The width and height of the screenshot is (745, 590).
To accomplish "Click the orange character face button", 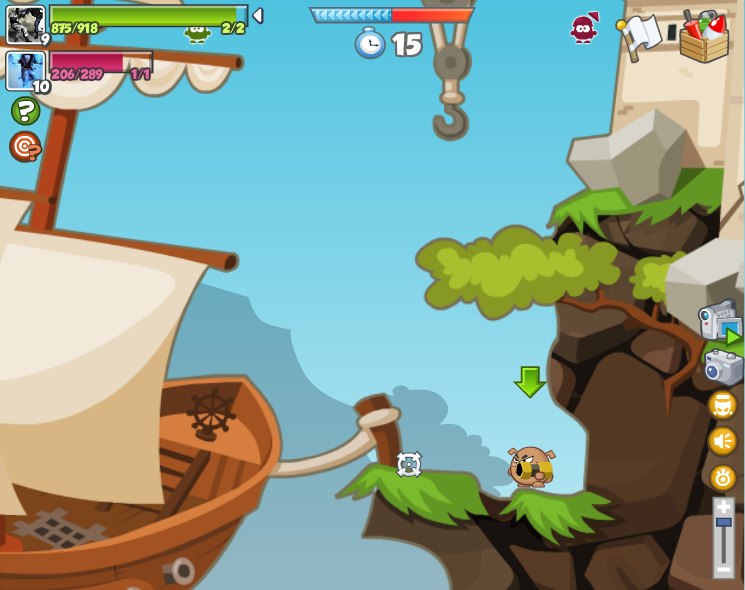I will (722, 405).
